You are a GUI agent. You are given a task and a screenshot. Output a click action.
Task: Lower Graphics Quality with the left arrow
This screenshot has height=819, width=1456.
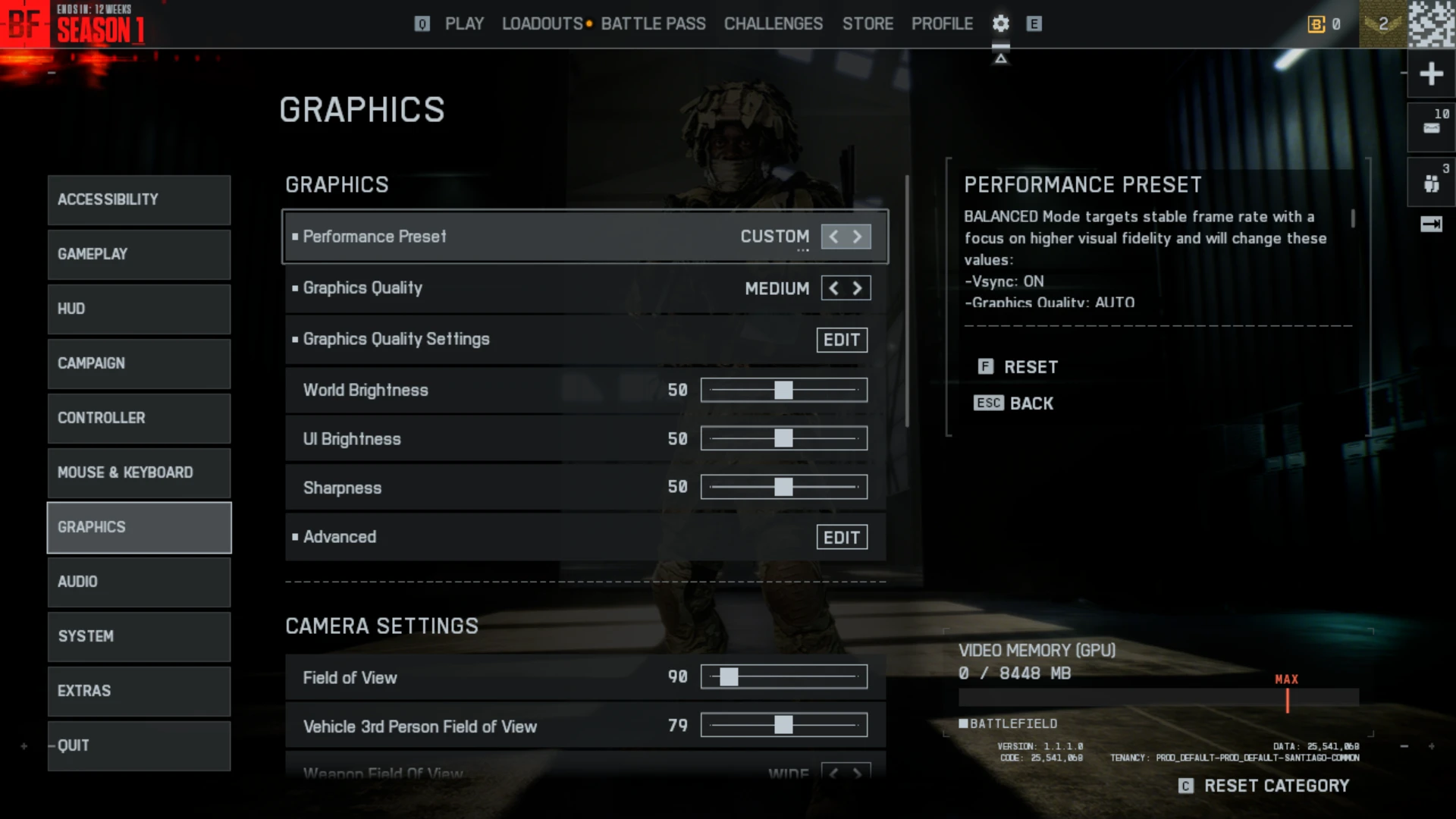coord(834,288)
